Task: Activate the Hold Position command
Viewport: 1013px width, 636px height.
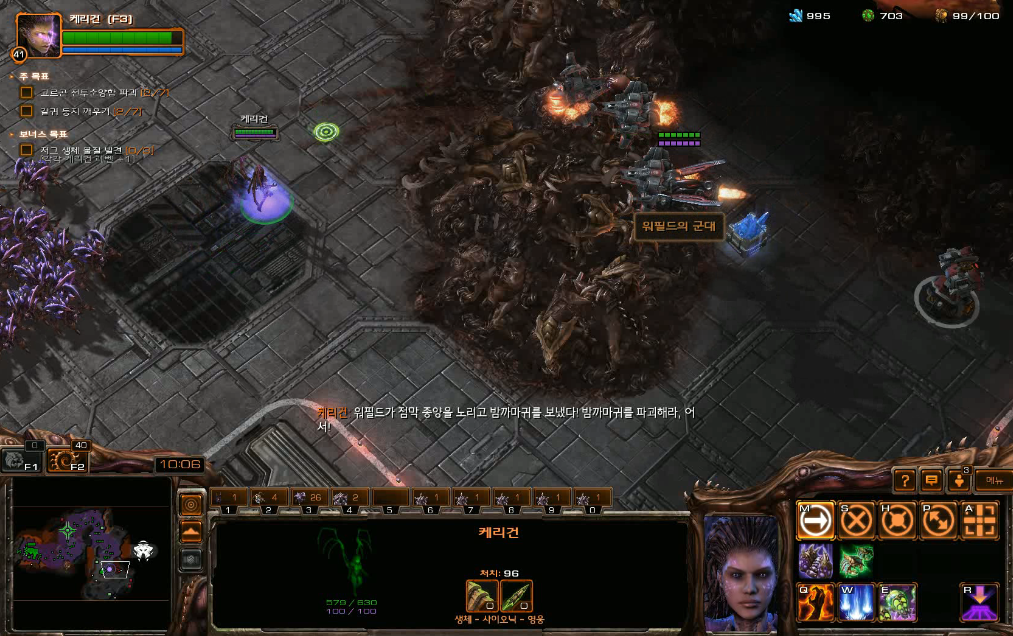Action: coord(898,519)
